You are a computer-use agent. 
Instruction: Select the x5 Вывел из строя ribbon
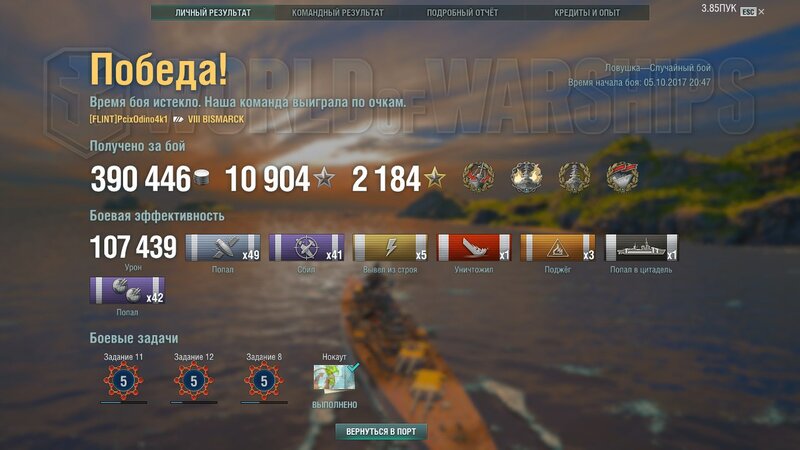pos(391,248)
